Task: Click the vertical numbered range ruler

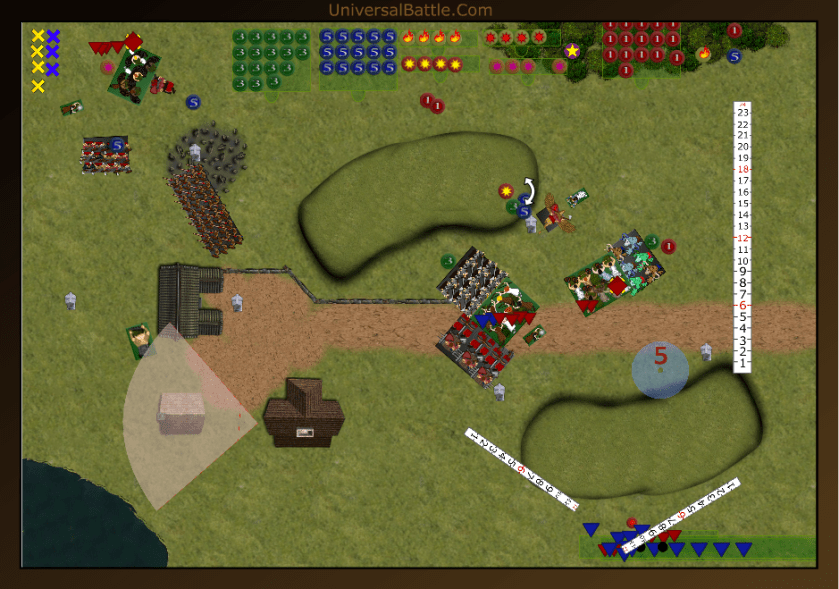Action: click(x=741, y=237)
